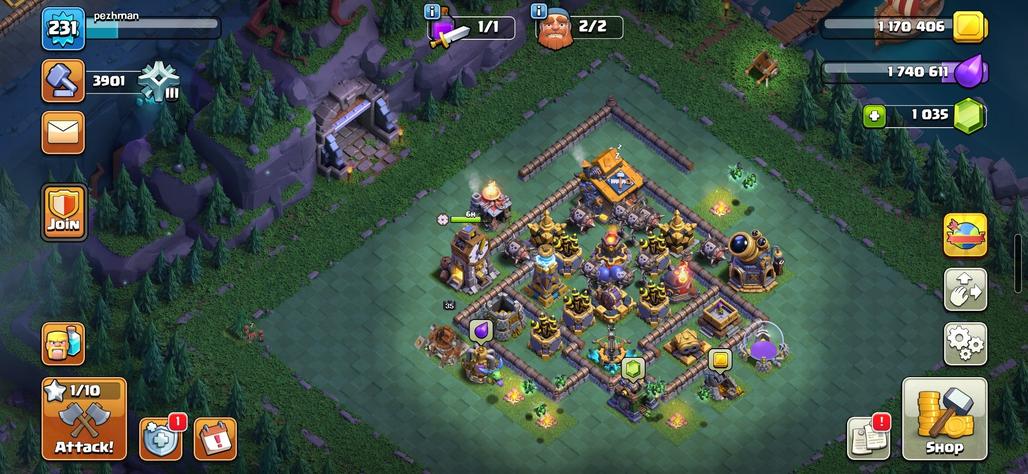Viewport: 1028px width, 474px height.
Task: Open the news scroll beside the Shop
Action: 868,437
